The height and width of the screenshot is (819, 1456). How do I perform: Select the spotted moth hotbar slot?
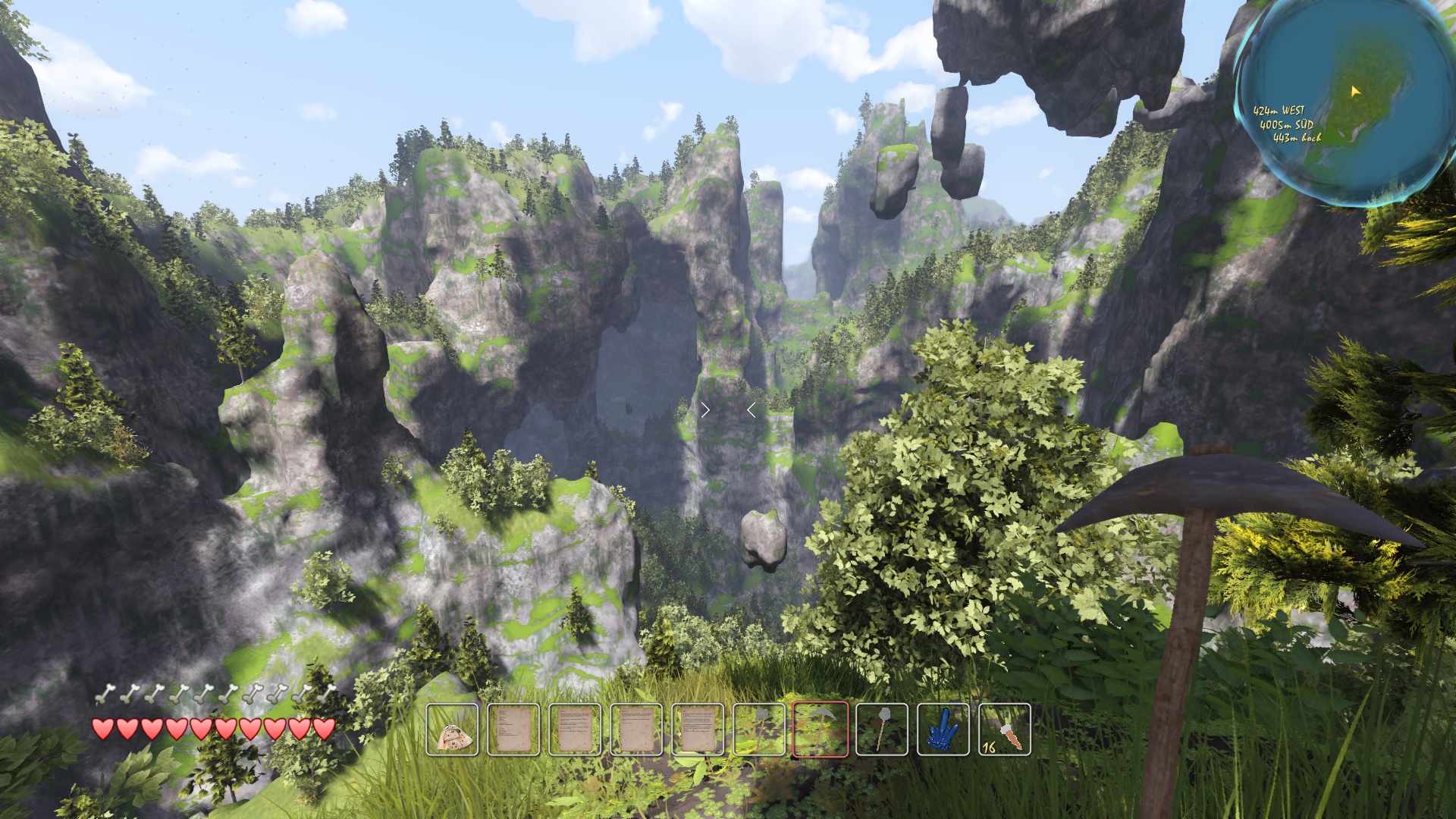[452, 730]
